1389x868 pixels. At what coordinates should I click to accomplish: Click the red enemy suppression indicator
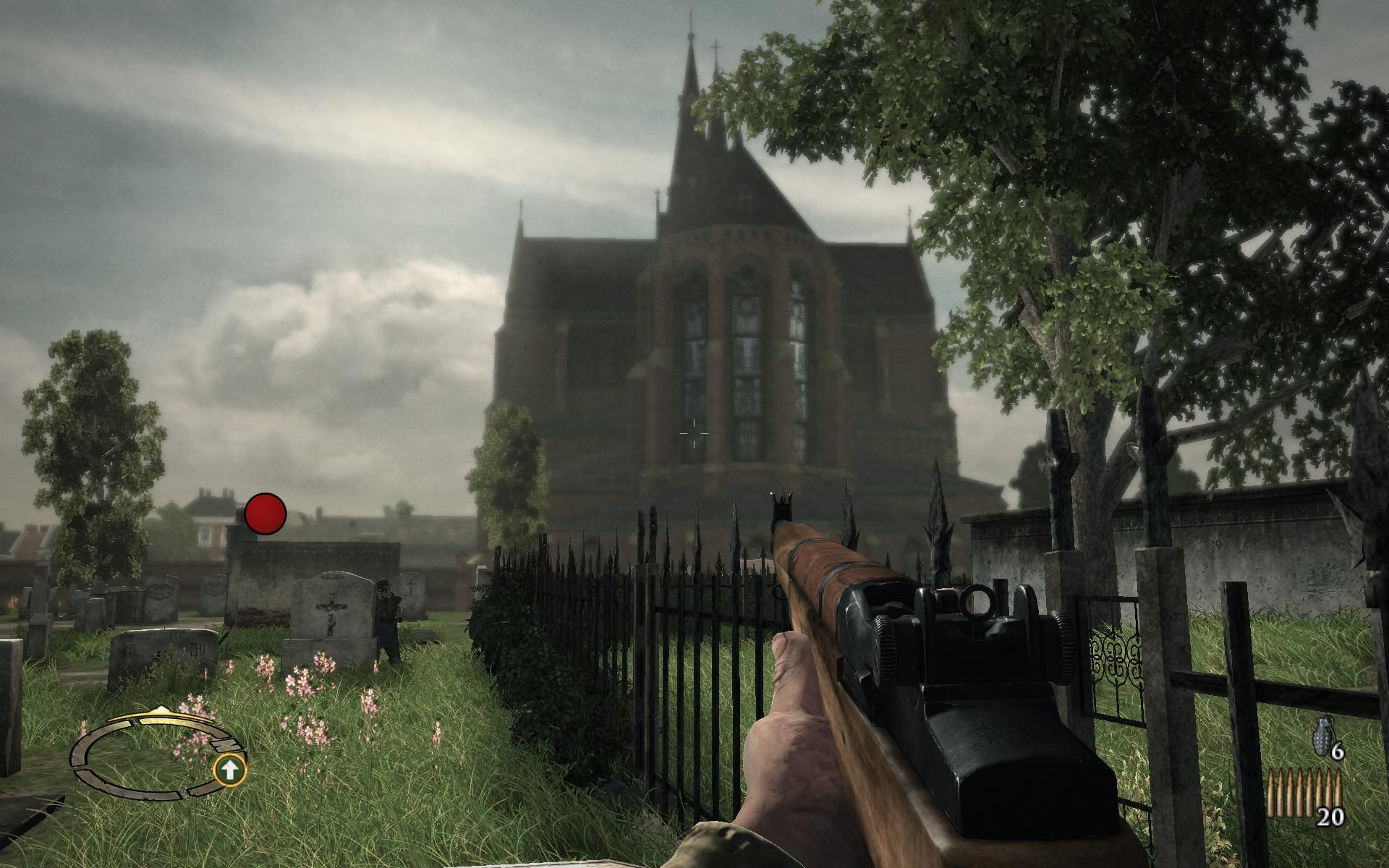point(265,514)
